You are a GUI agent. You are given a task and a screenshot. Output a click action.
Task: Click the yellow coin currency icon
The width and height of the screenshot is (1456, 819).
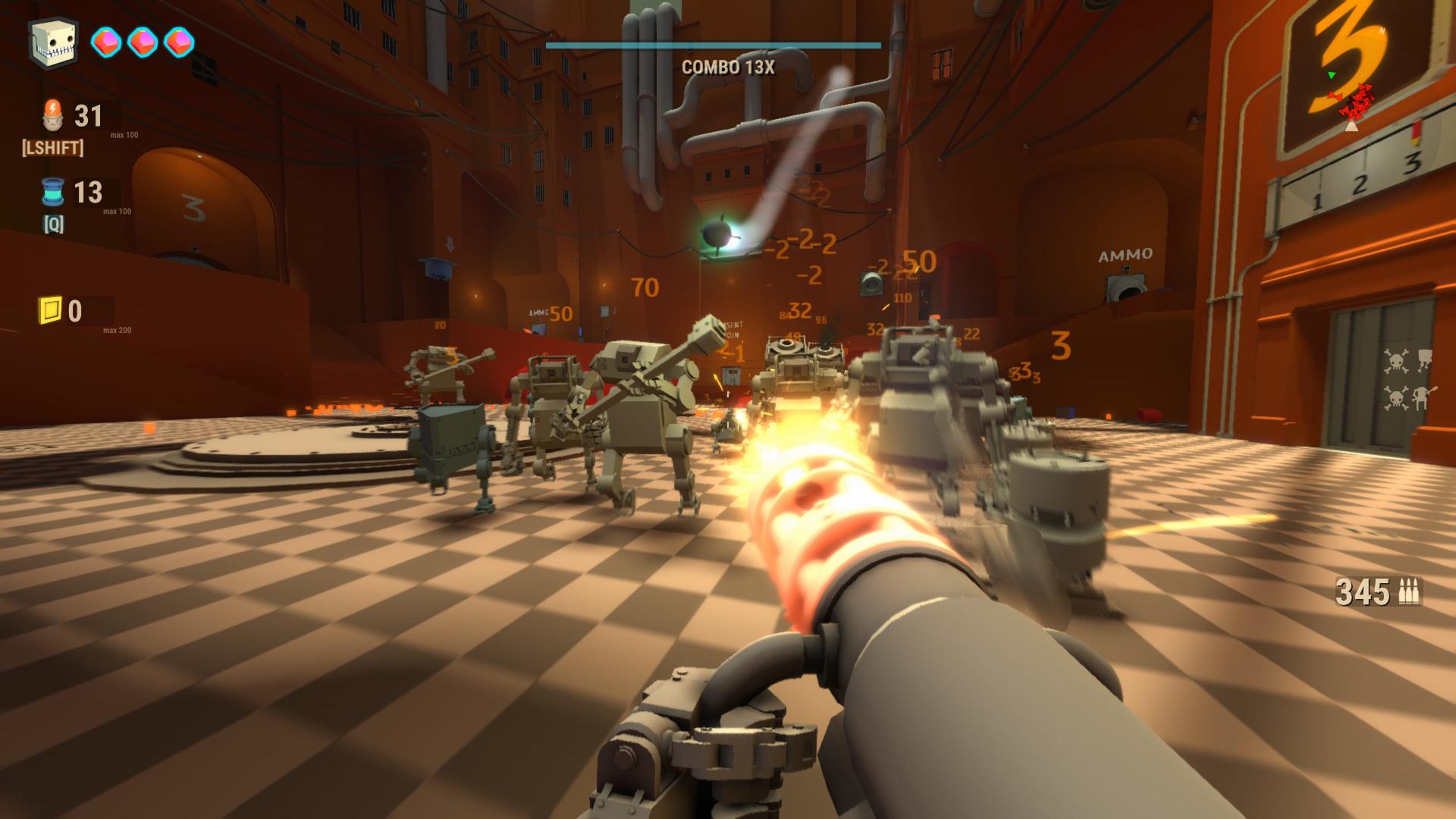pos(50,310)
